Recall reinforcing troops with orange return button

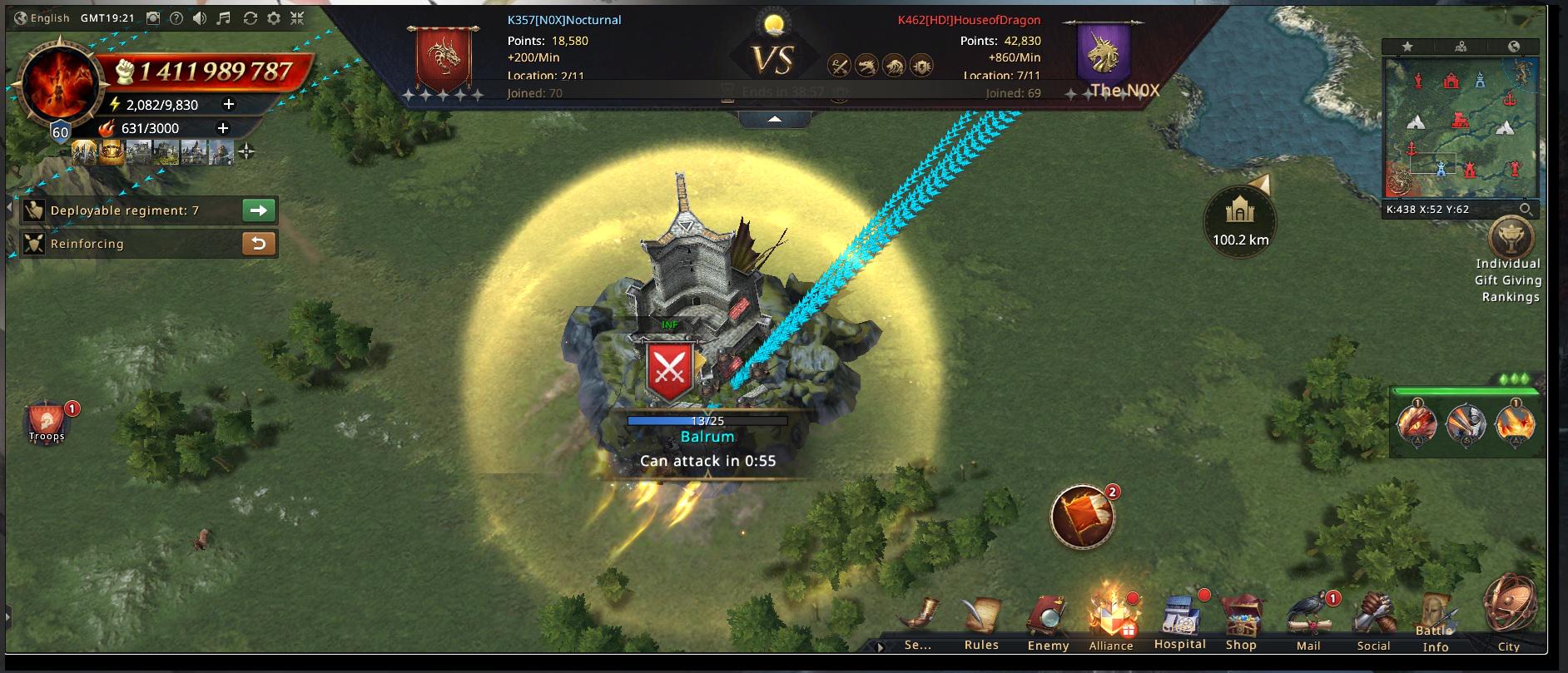(259, 244)
